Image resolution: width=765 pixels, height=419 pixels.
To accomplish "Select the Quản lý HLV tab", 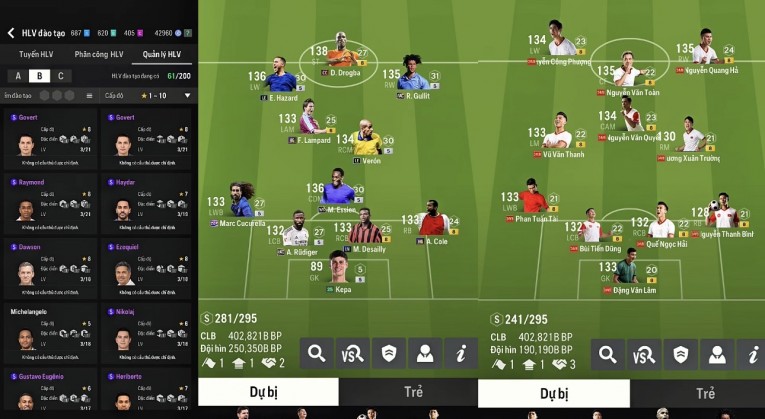I will (x=162, y=54).
